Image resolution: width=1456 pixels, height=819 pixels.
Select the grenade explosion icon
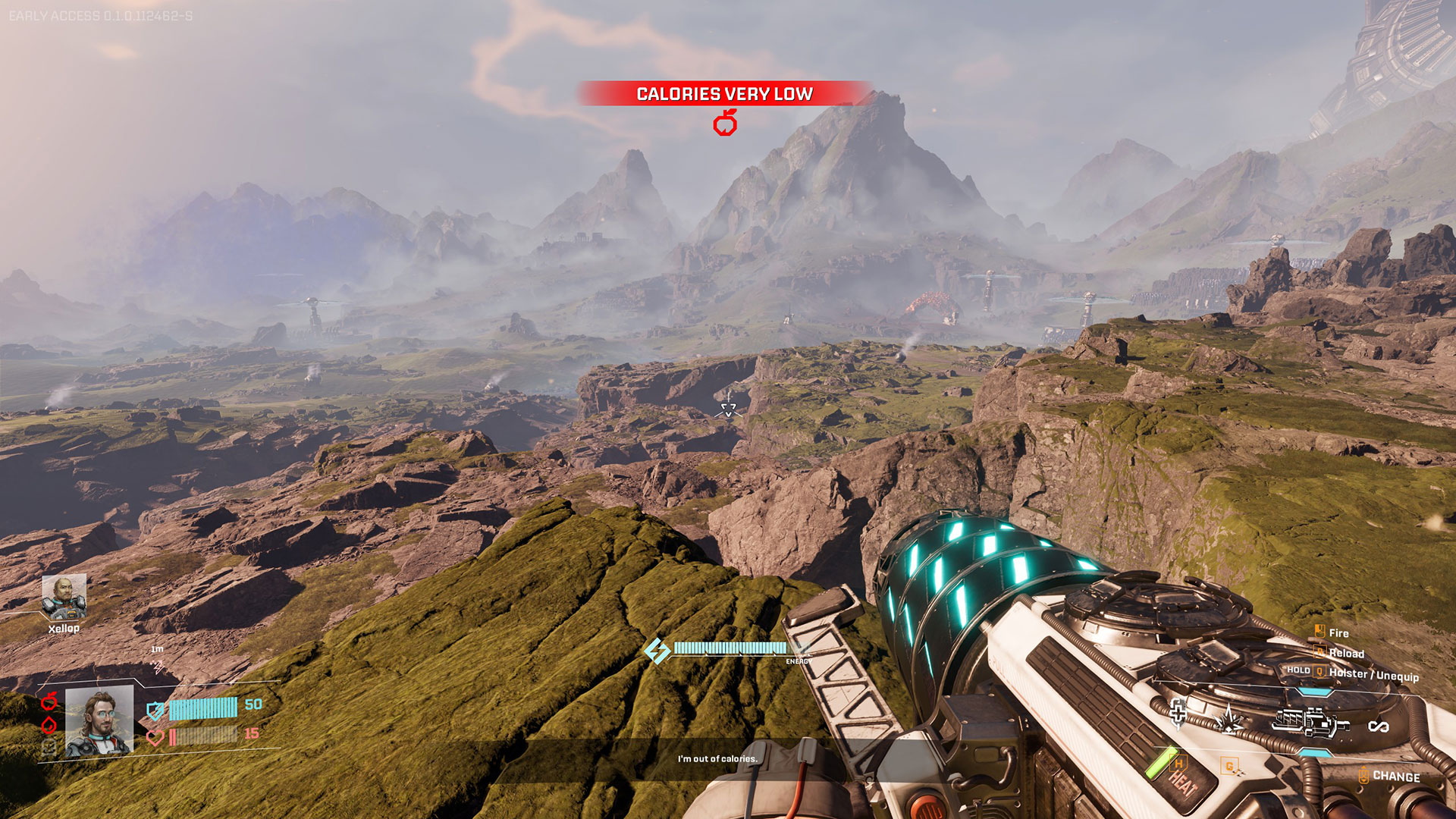tap(1228, 719)
